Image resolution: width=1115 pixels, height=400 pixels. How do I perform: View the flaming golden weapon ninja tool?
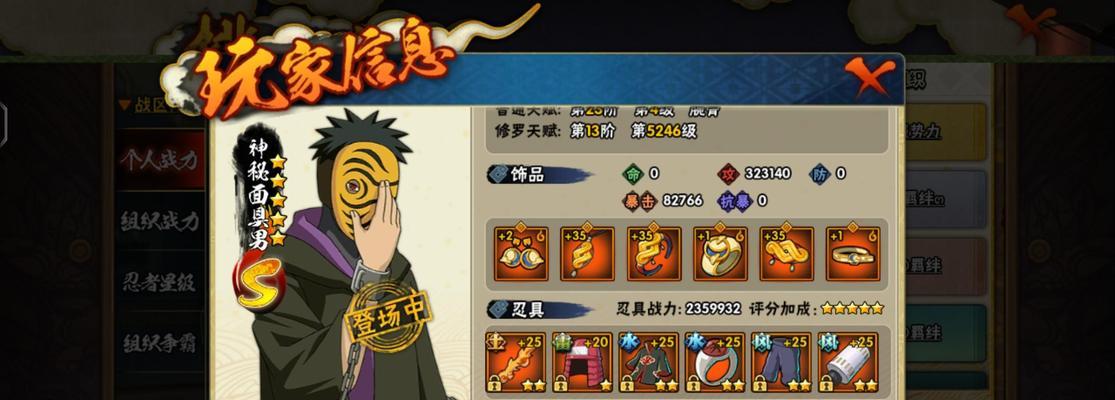pyautogui.click(x=515, y=362)
